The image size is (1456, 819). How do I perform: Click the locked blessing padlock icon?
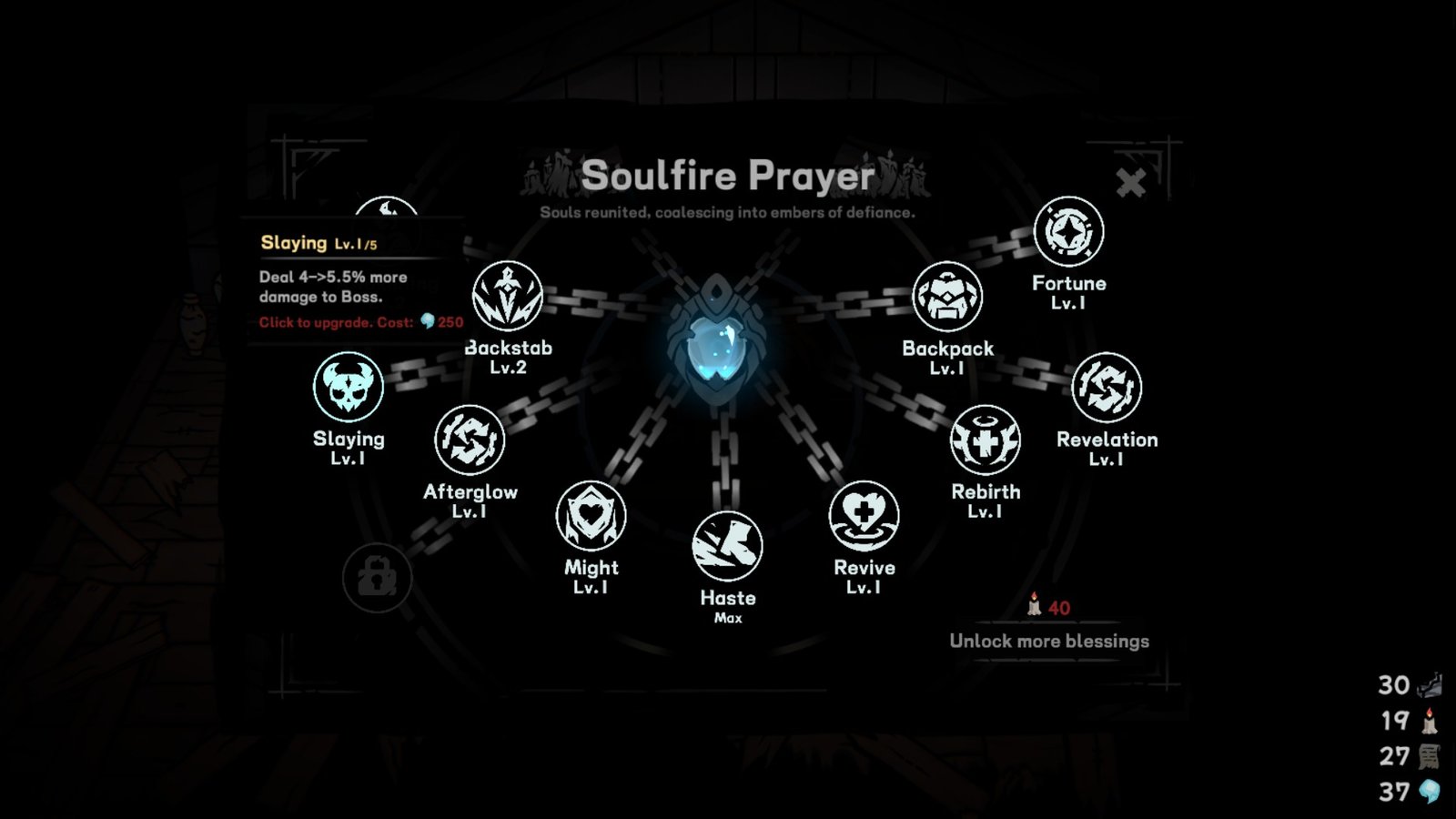[378, 578]
